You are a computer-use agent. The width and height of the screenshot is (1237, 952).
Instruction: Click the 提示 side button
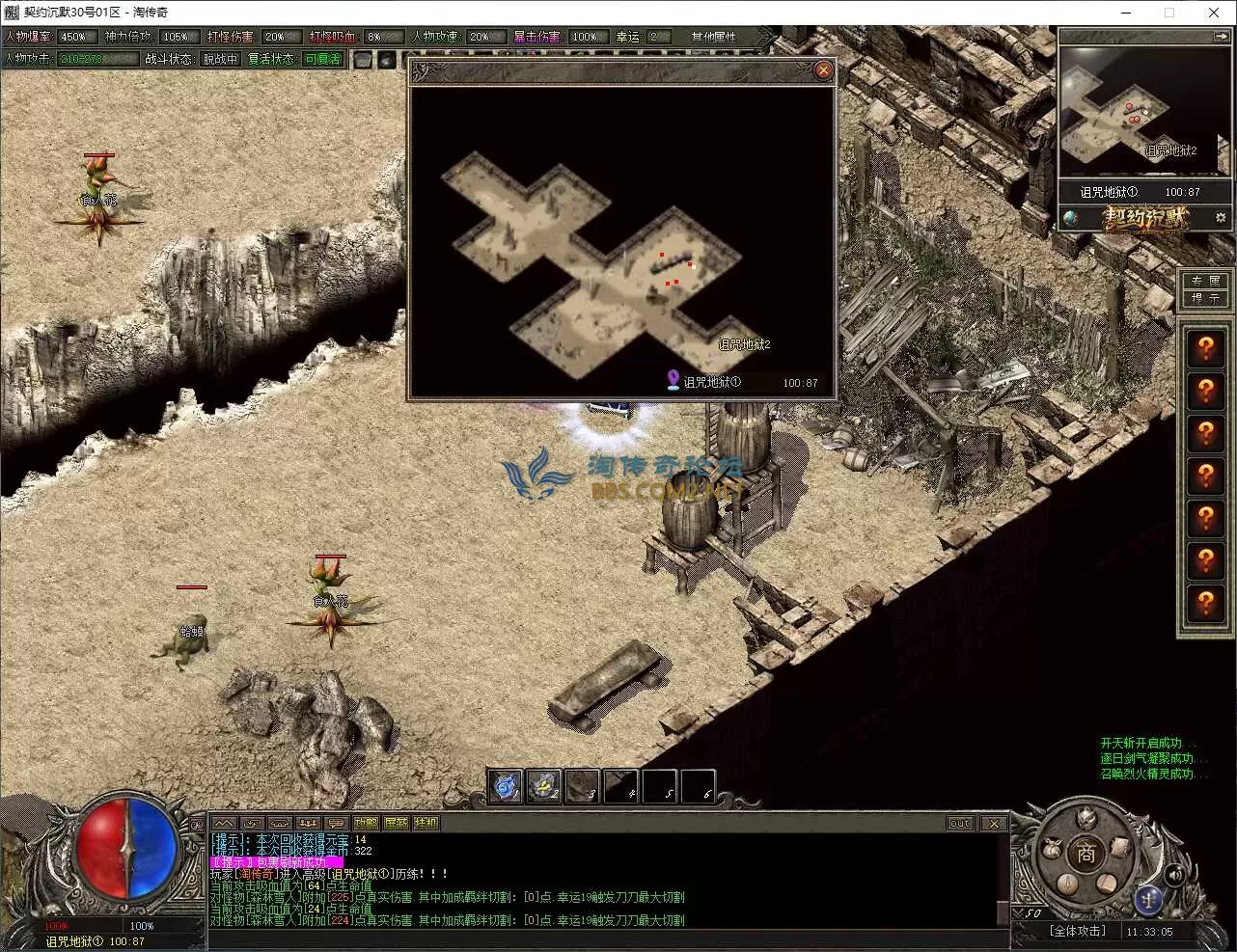click(1205, 298)
